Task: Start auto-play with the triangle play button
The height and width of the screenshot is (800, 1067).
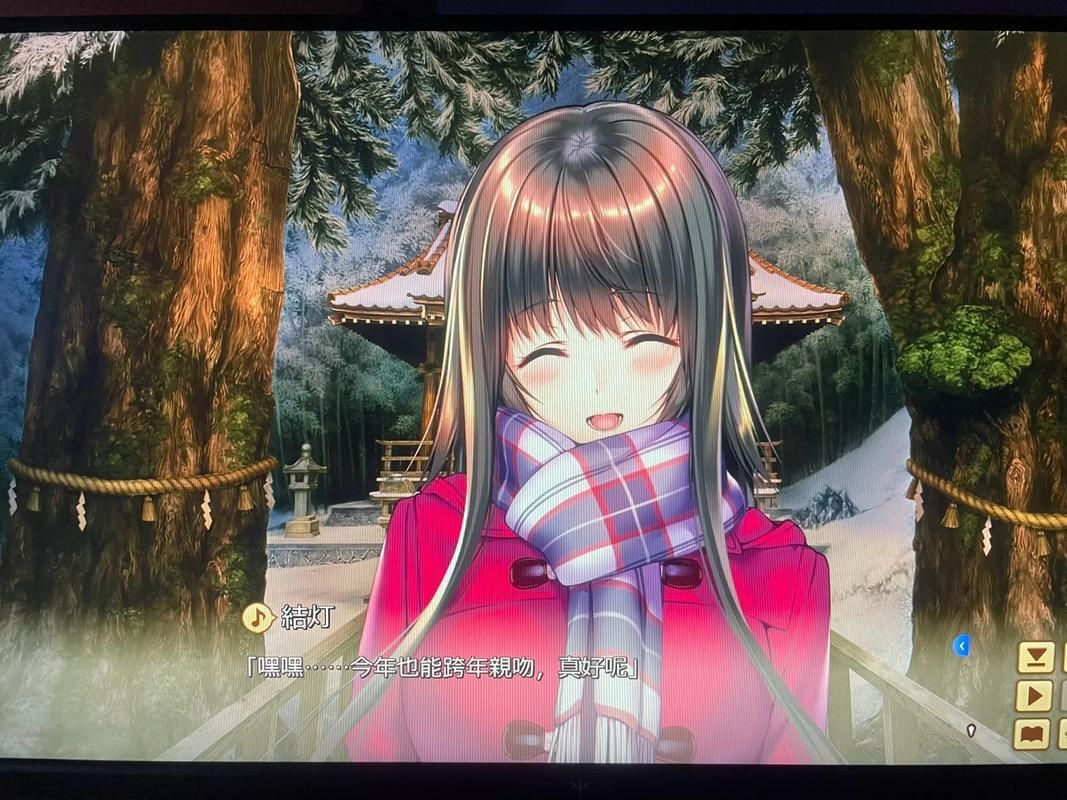Action: click(x=1035, y=695)
